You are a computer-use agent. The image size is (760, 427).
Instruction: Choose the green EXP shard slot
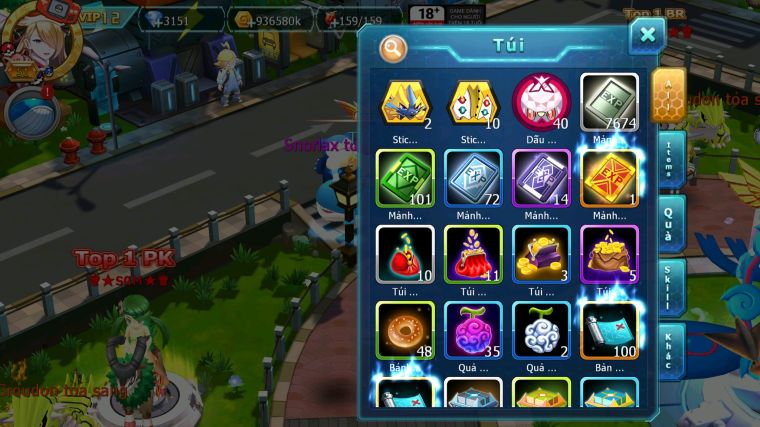[405, 178]
